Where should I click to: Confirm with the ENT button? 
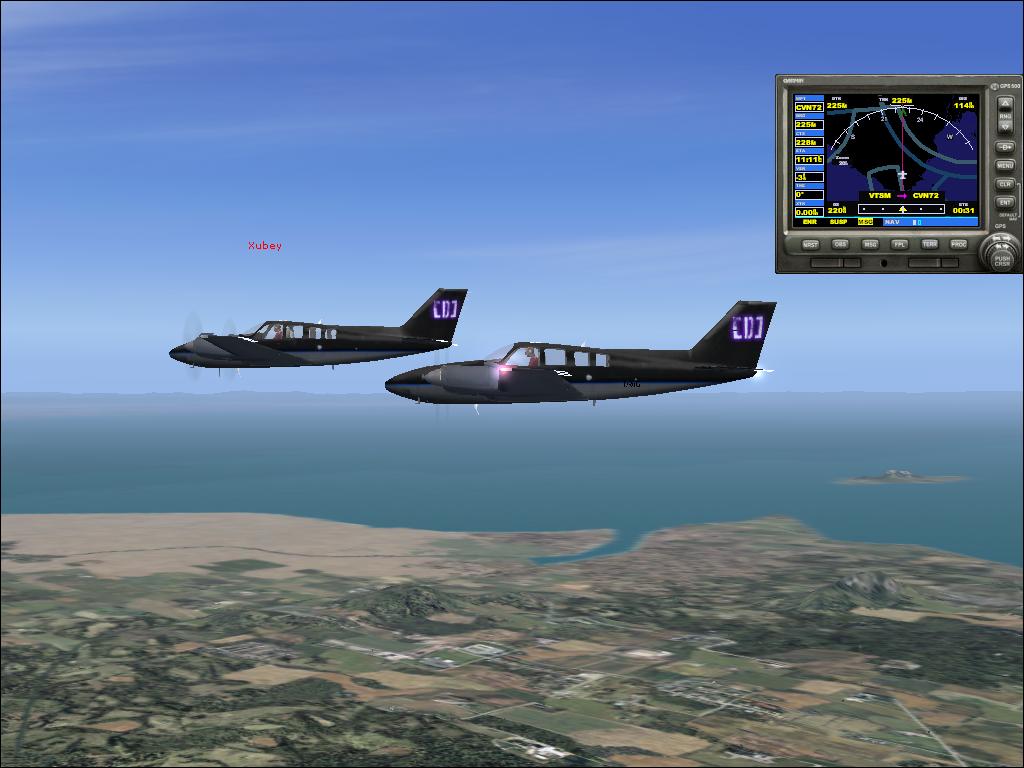point(1004,203)
